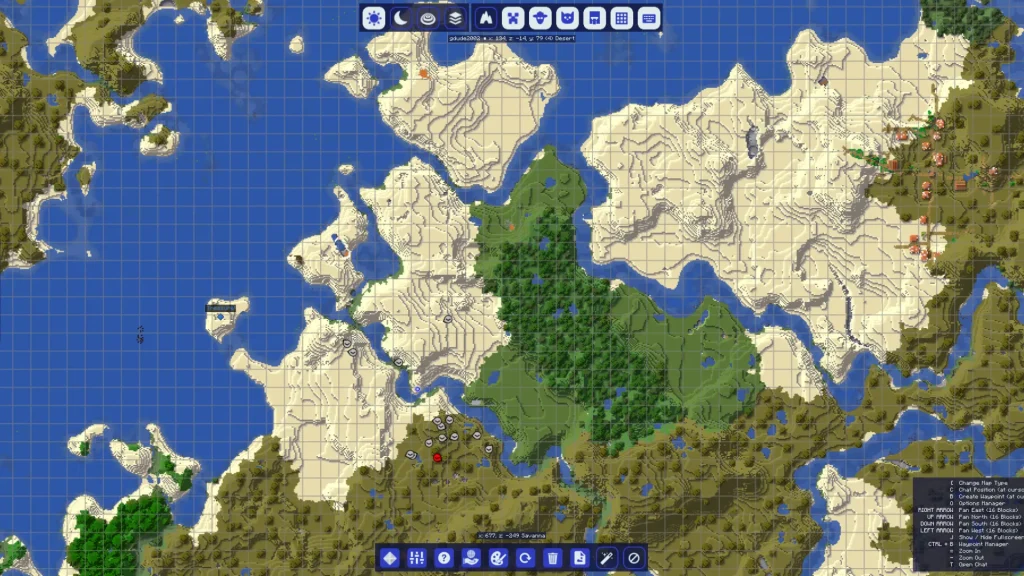Click the hand holding globe button

point(472,557)
